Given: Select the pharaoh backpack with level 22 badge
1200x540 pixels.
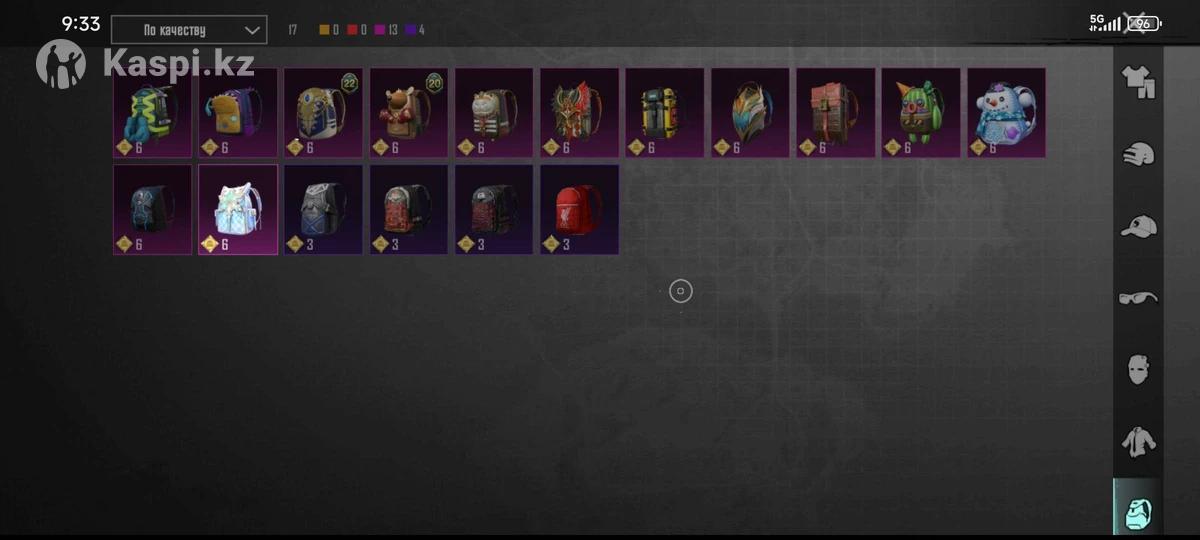Looking at the screenshot, I should 323,112.
